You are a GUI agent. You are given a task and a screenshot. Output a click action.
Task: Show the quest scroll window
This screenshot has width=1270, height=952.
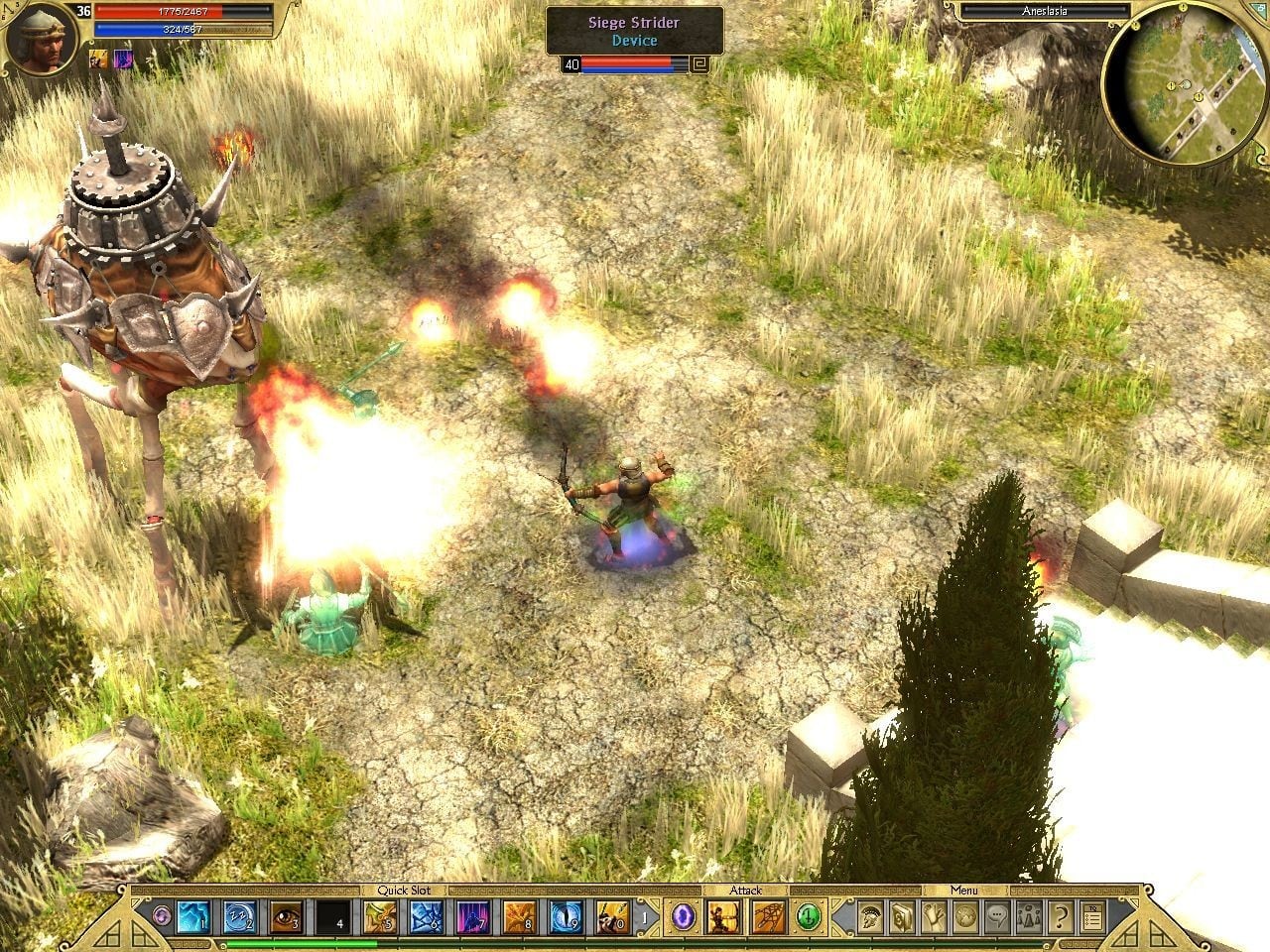coord(934,917)
